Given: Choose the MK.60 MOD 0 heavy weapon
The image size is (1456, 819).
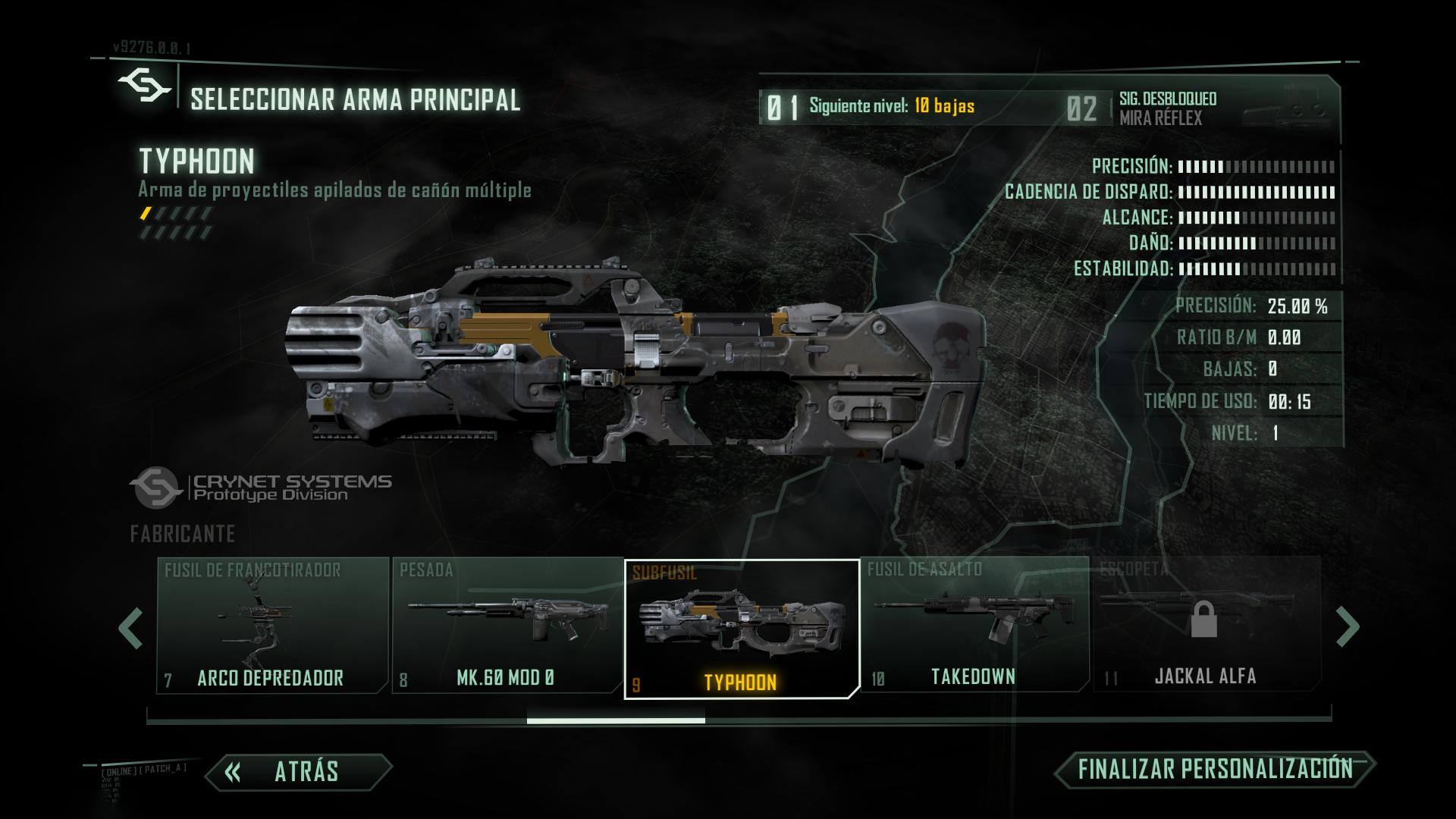Looking at the screenshot, I should [x=507, y=626].
